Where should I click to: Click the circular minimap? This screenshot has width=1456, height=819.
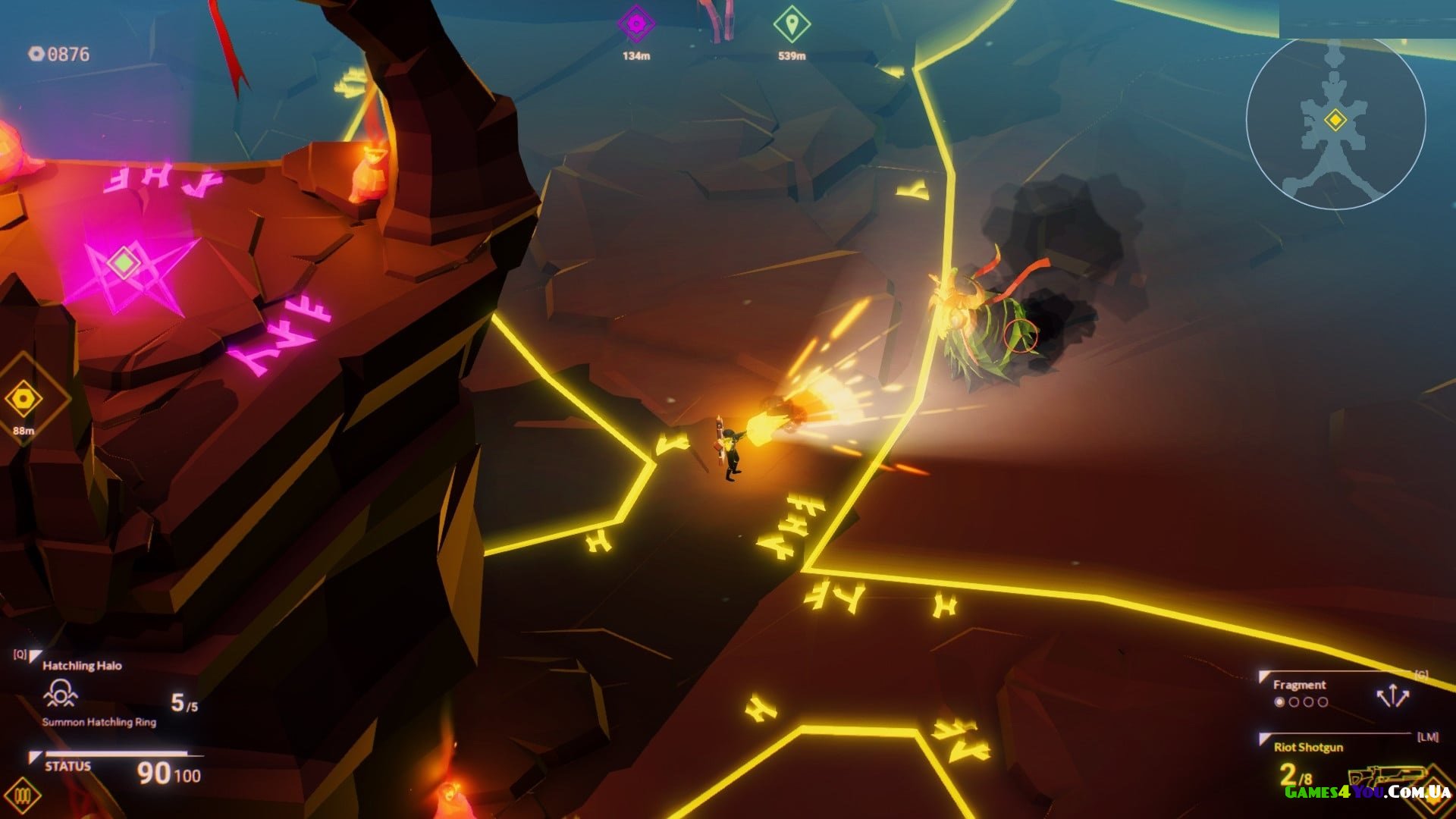1335,120
